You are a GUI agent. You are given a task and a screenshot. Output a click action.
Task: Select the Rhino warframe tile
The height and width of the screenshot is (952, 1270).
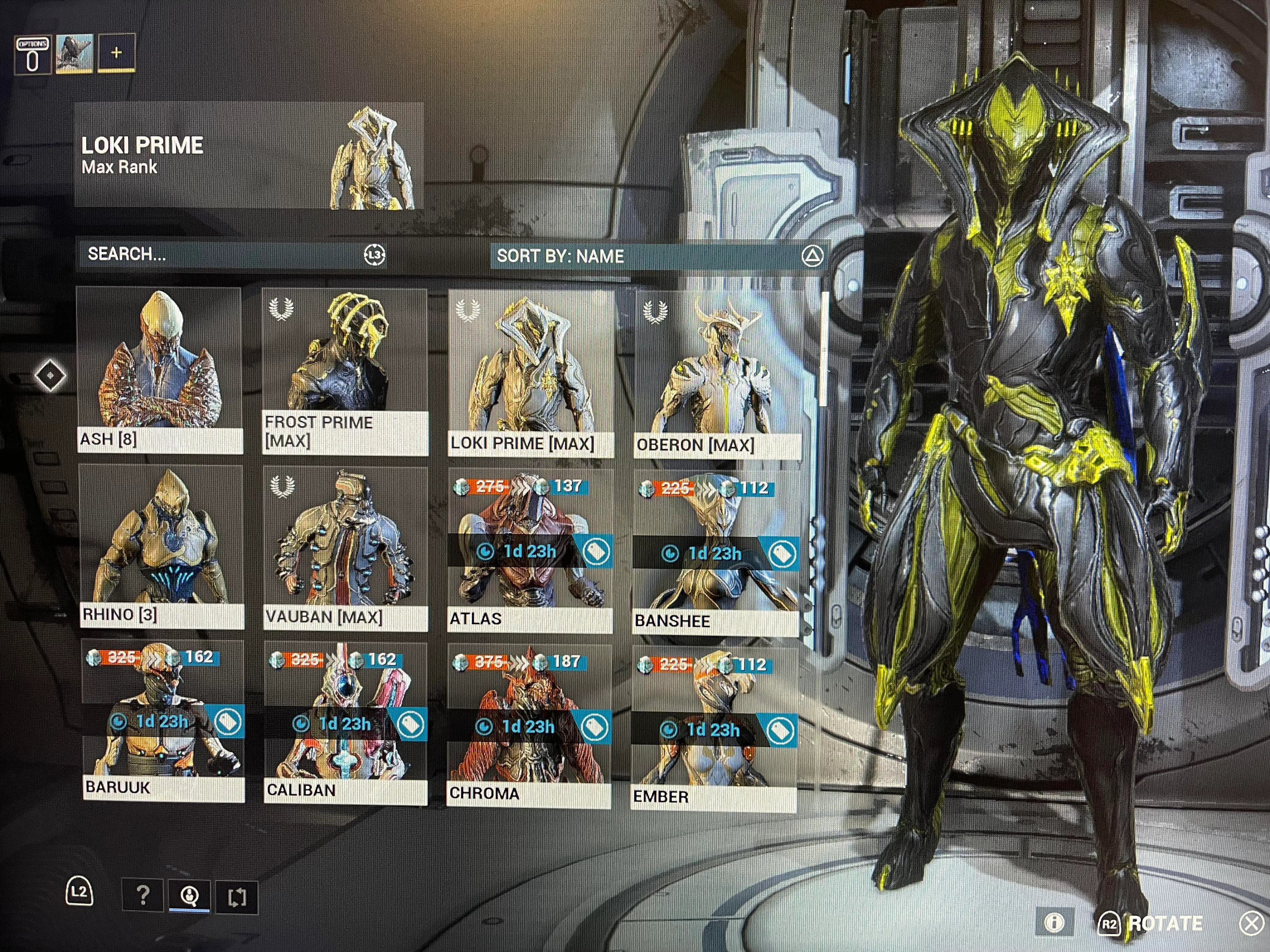point(161,546)
